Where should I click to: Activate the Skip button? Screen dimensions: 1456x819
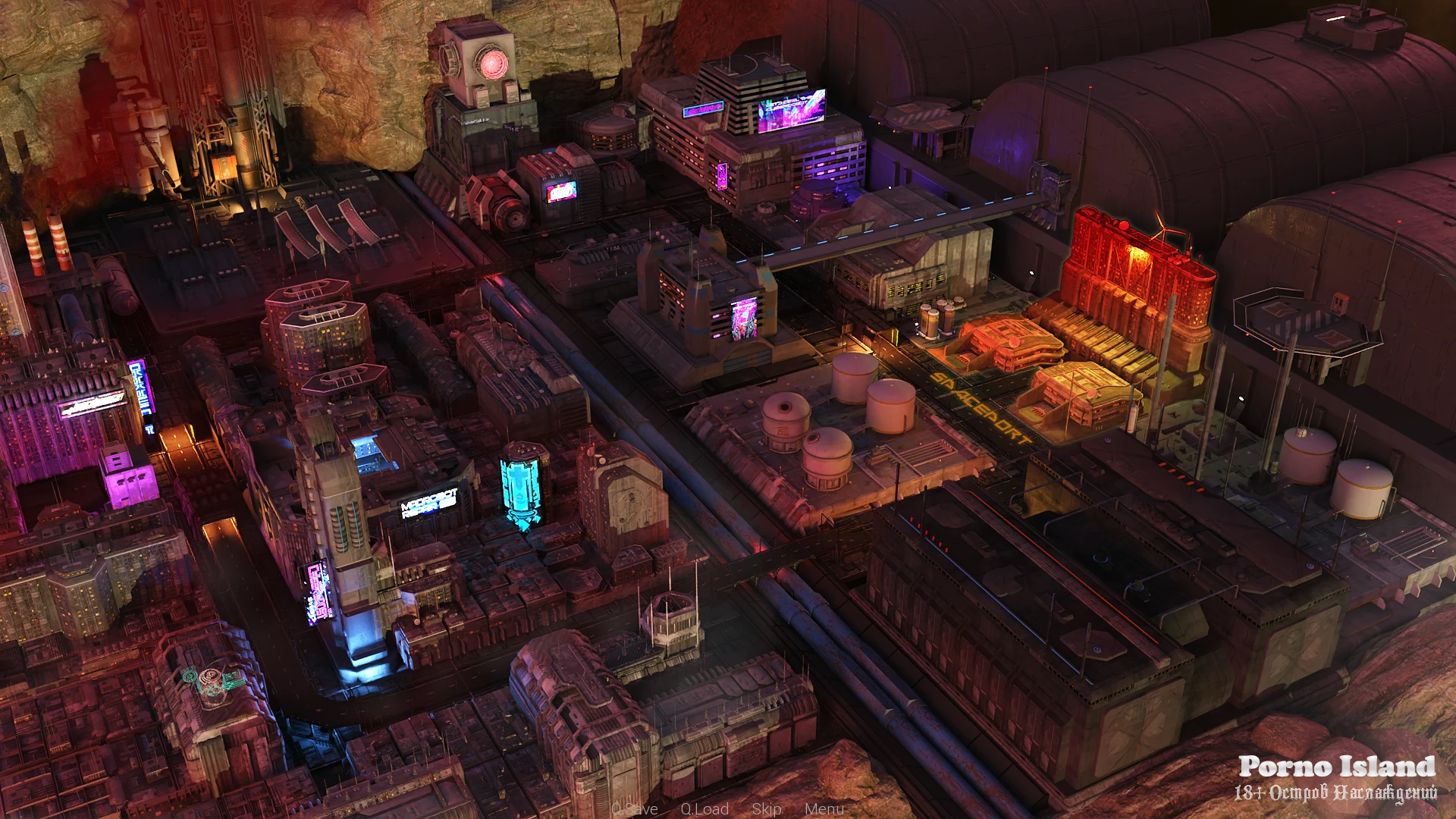[x=767, y=809]
